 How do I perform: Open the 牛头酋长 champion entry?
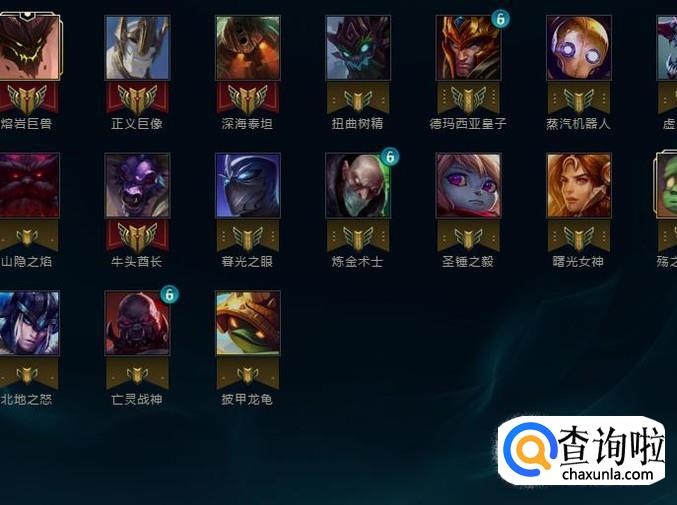click(137, 185)
